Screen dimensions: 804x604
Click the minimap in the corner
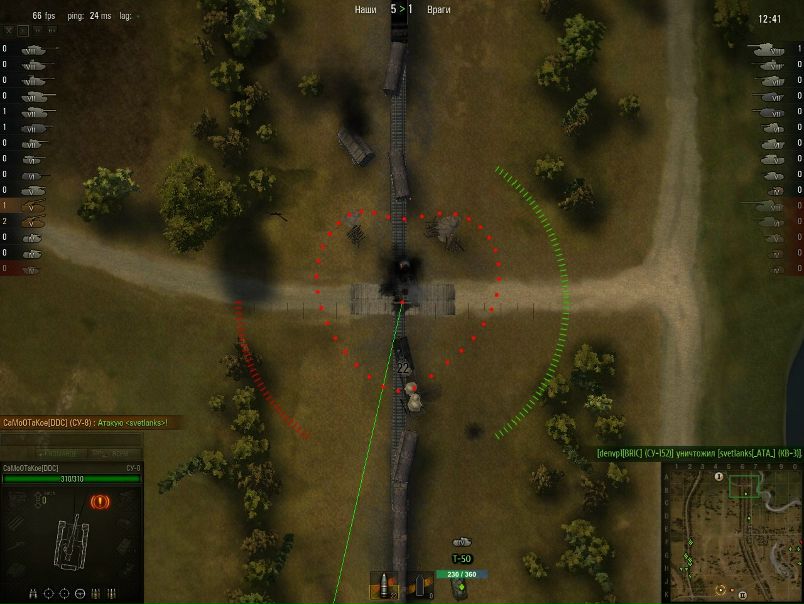click(731, 531)
